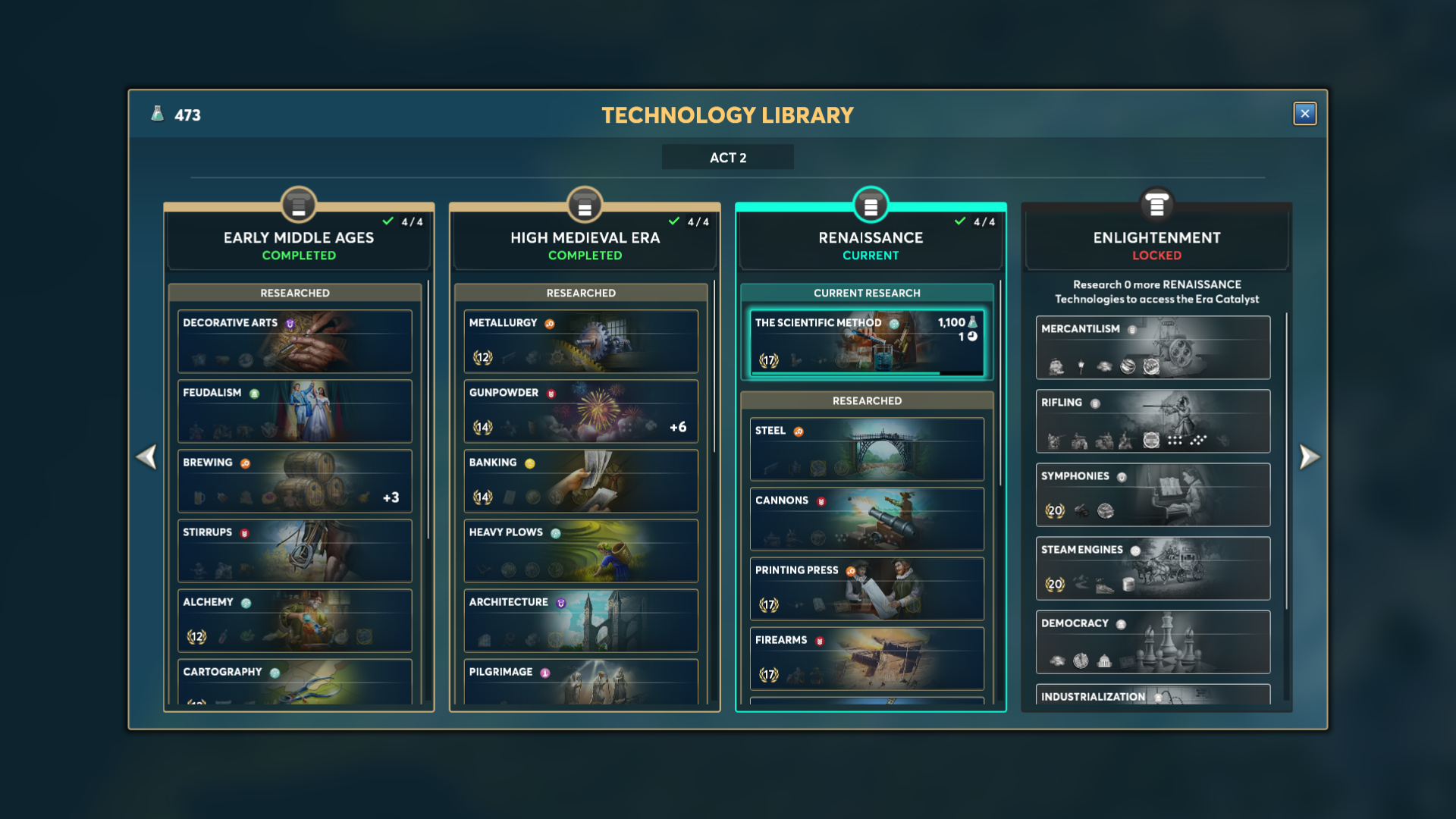Select the Steel technology card
The width and height of the screenshot is (1456, 819).
coord(867,449)
